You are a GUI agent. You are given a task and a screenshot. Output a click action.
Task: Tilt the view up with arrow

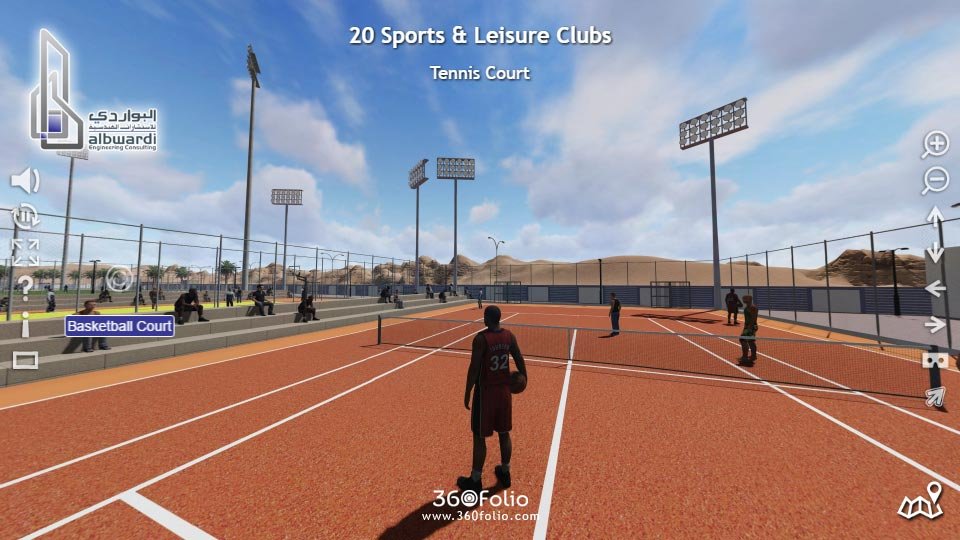point(935,216)
